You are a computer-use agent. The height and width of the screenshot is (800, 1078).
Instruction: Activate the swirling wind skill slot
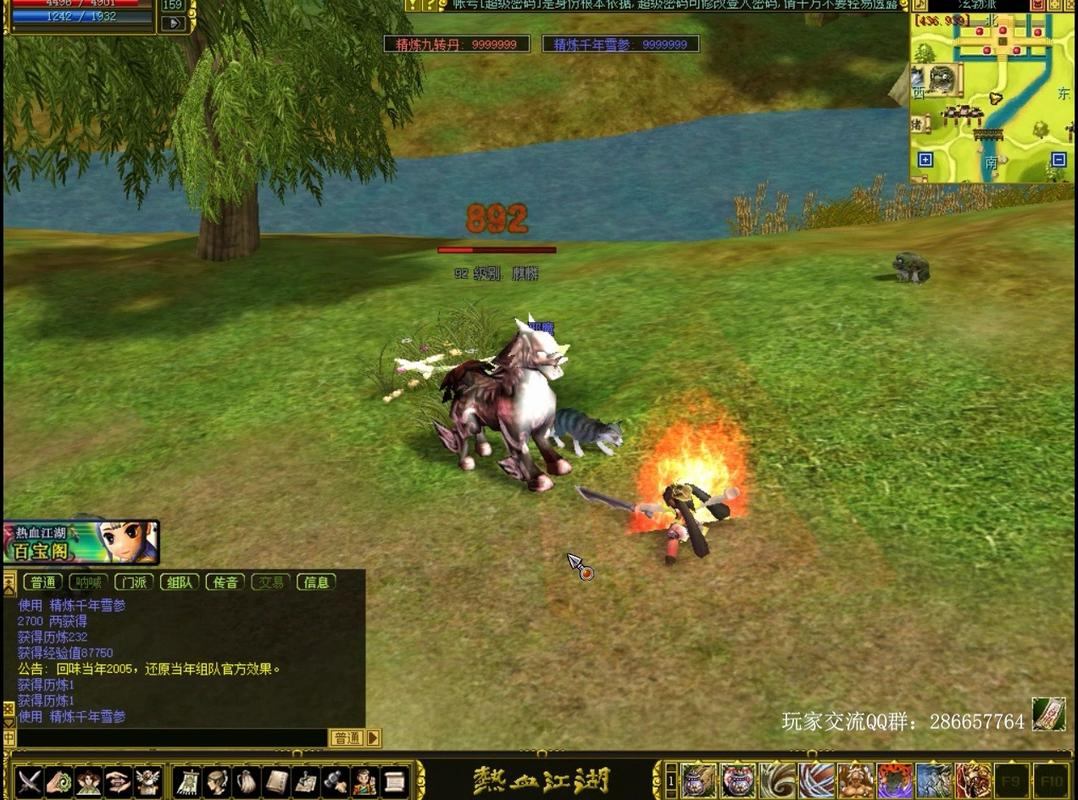(777, 779)
